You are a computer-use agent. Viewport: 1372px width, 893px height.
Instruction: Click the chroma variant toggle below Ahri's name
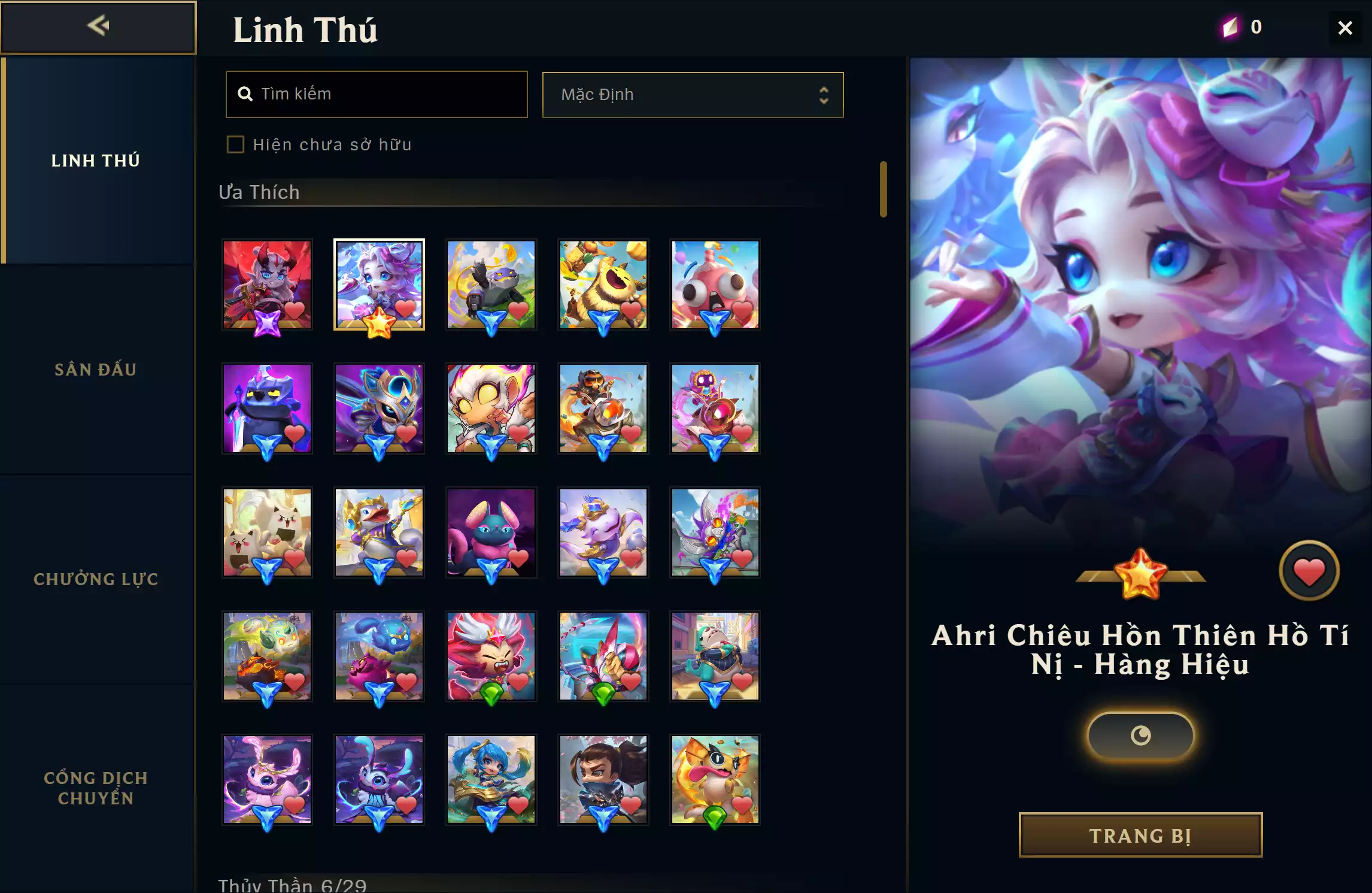pos(1140,735)
